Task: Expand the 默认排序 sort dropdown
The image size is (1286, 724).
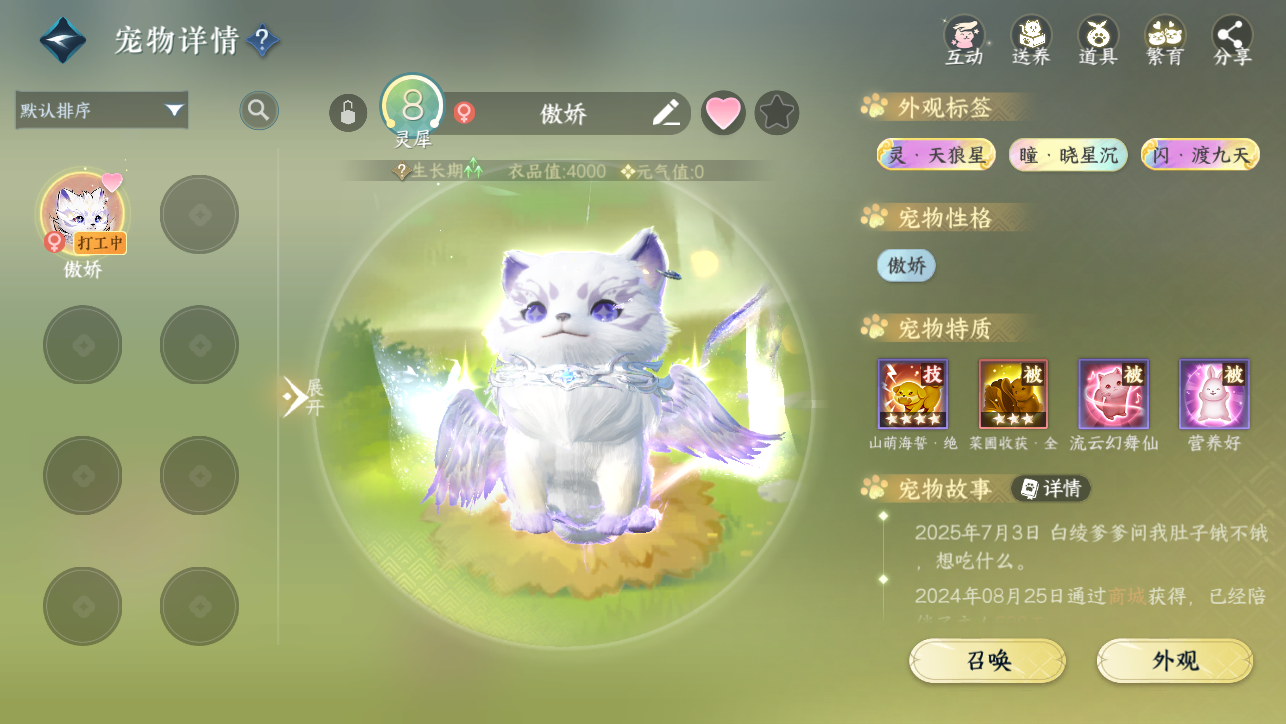Action: [x=102, y=110]
